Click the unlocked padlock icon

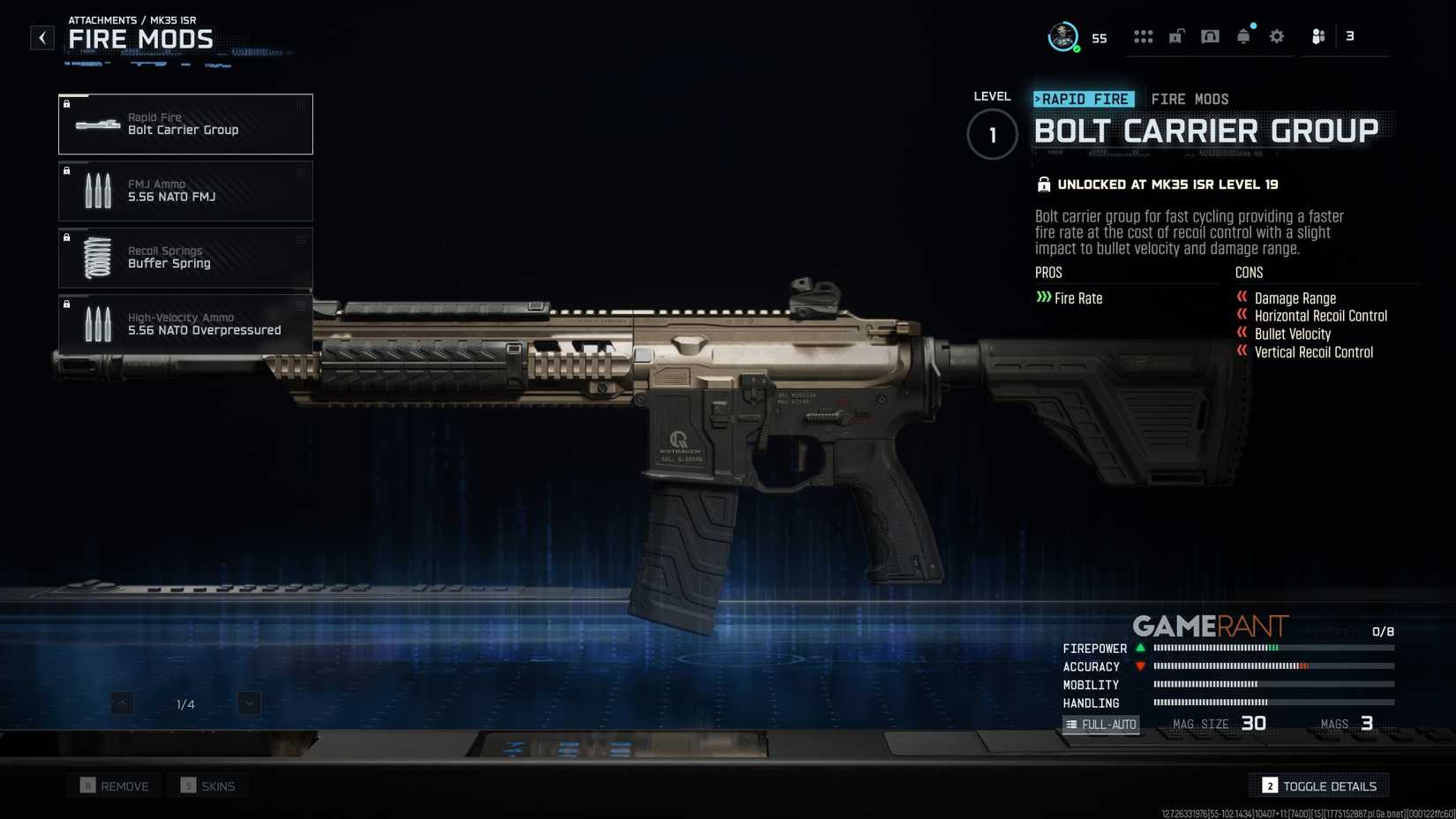tap(1176, 36)
